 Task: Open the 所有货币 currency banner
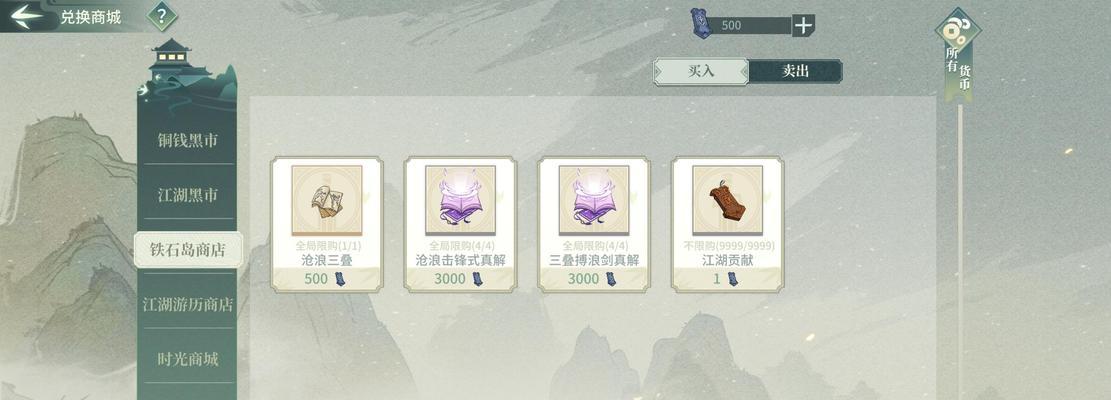958,60
